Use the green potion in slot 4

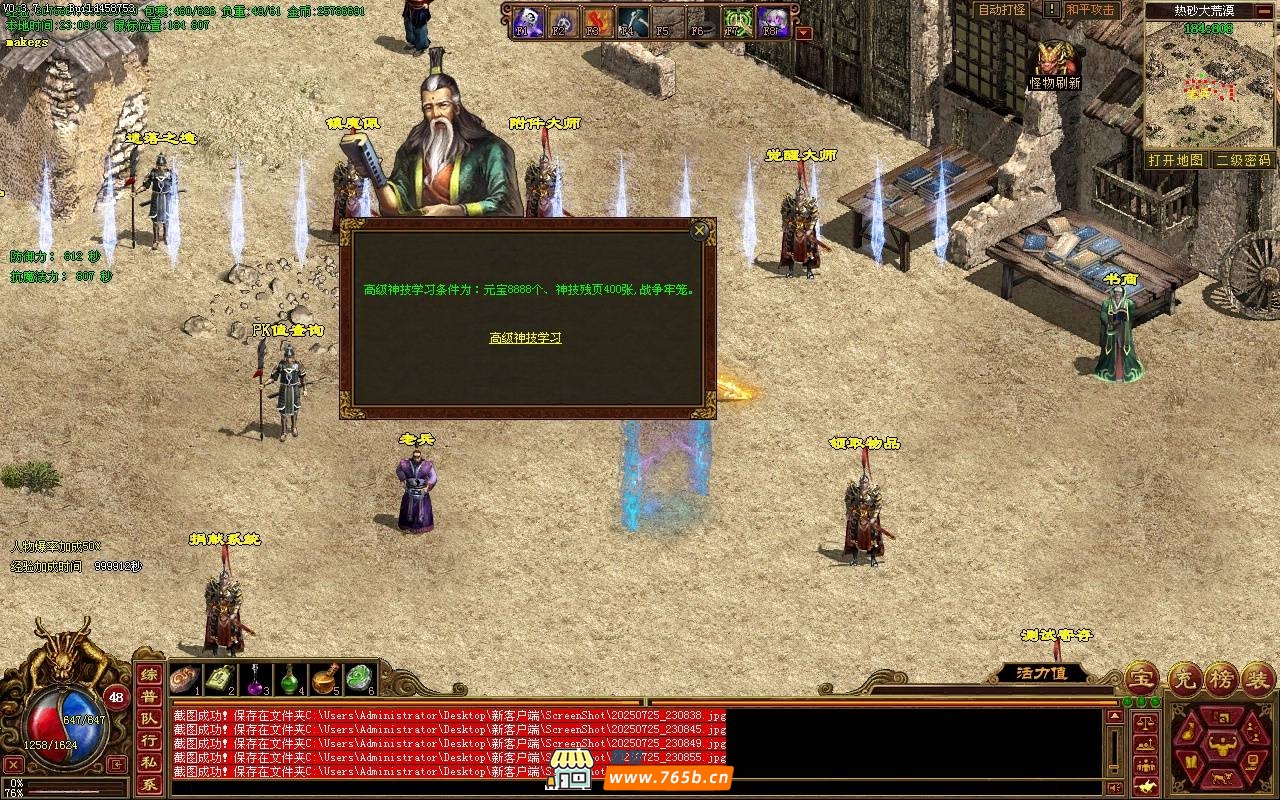coord(290,680)
